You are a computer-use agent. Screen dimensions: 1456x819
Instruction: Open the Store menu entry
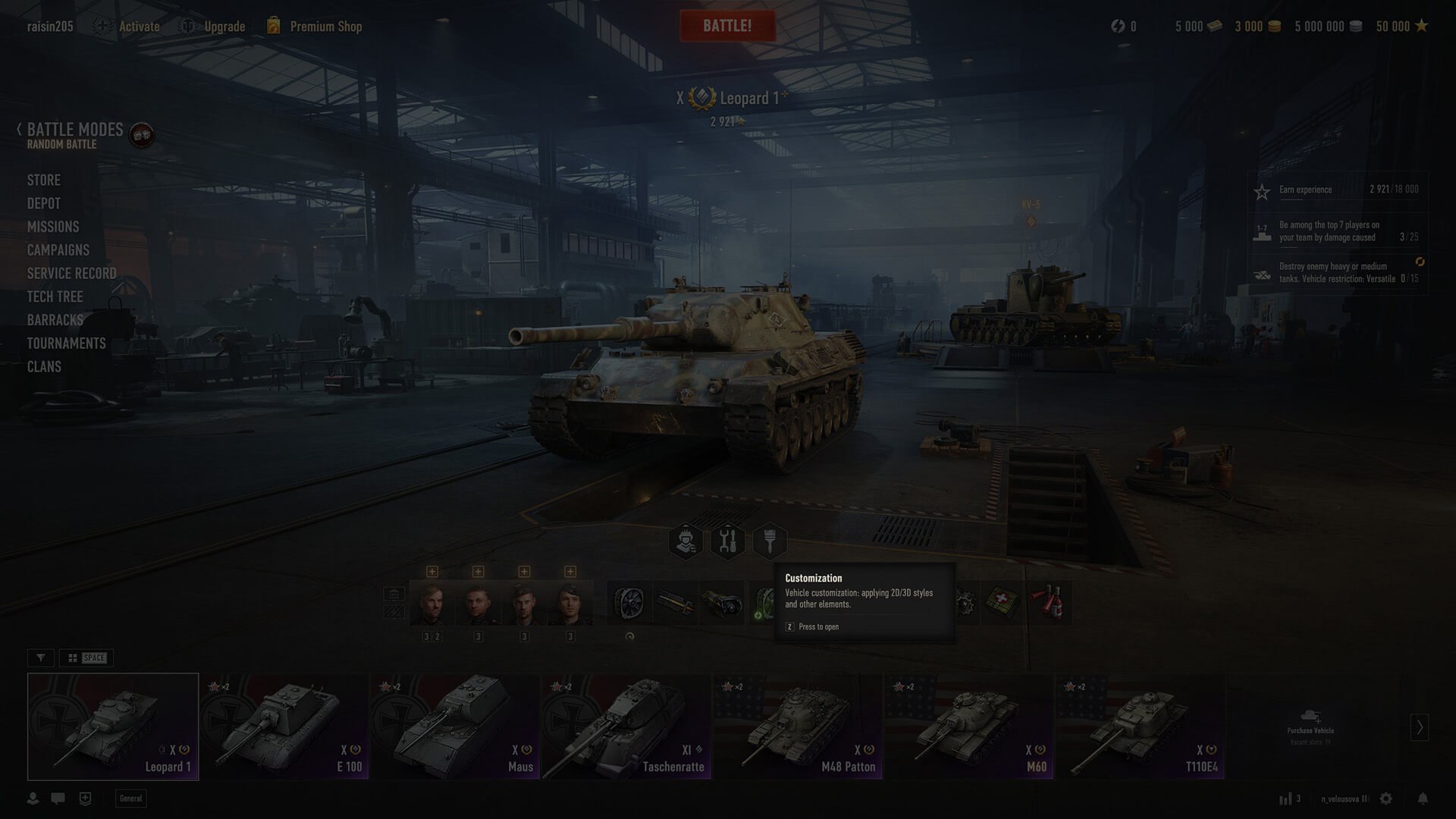tap(44, 180)
